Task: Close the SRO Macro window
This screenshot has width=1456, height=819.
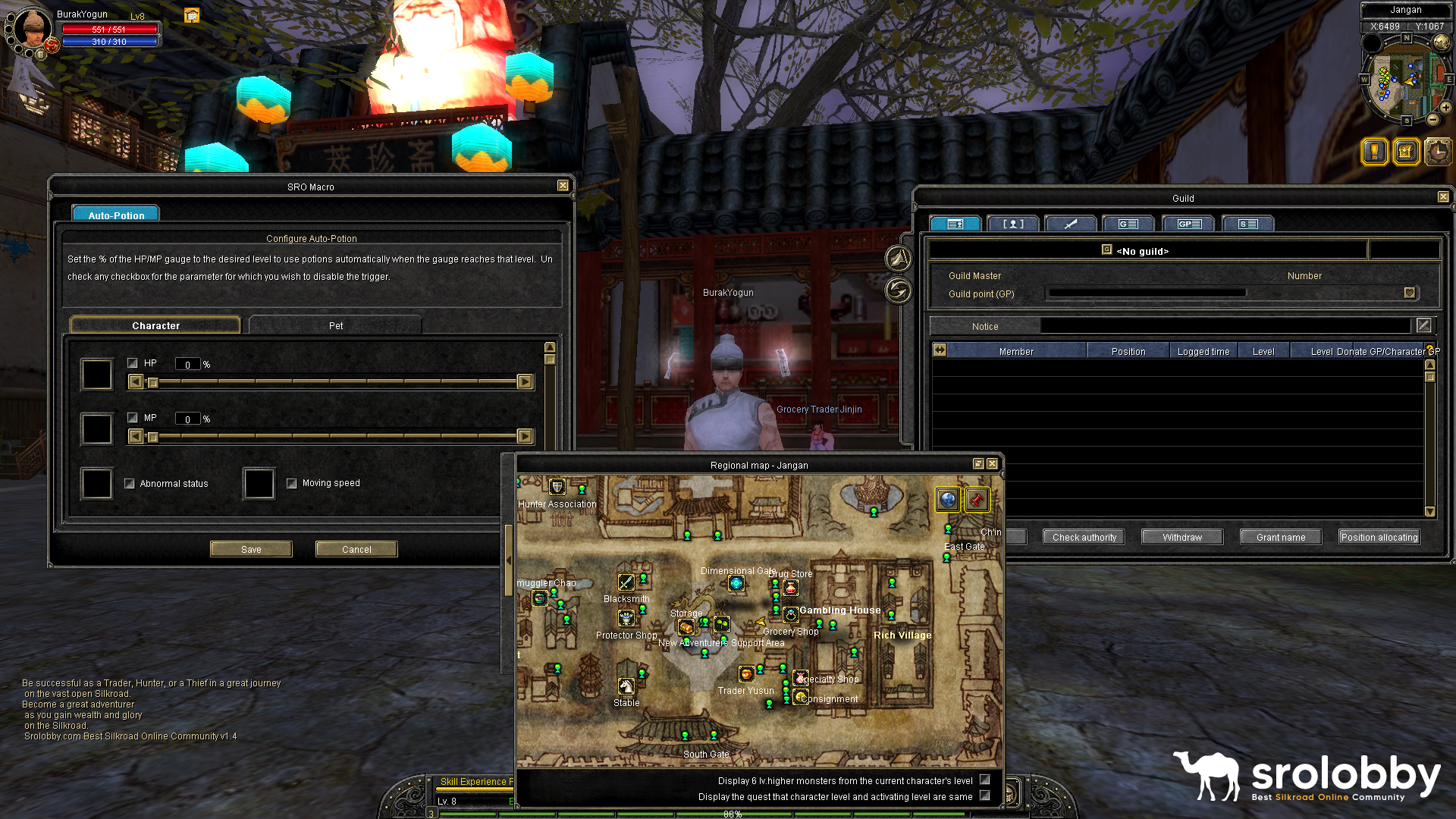Action: pyautogui.click(x=563, y=186)
